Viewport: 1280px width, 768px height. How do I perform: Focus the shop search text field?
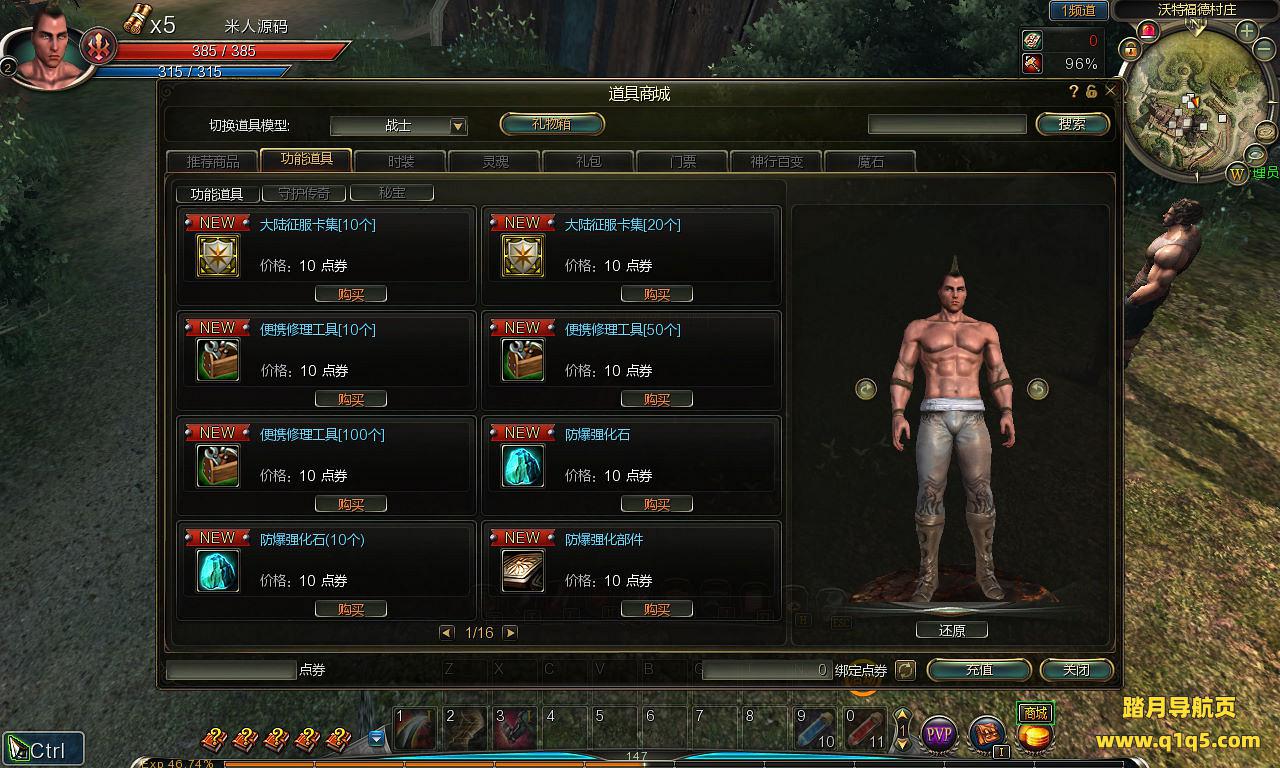946,124
